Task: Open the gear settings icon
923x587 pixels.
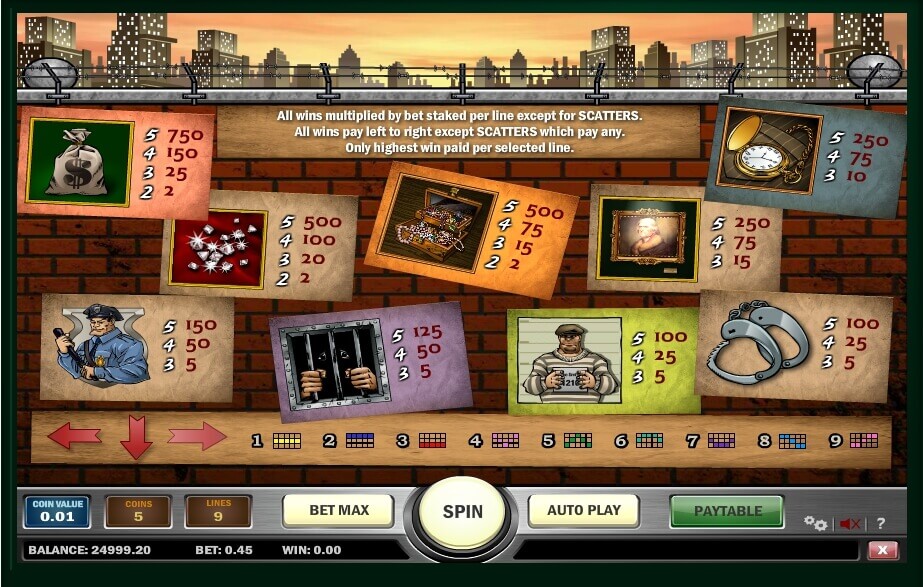Action: click(816, 523)
